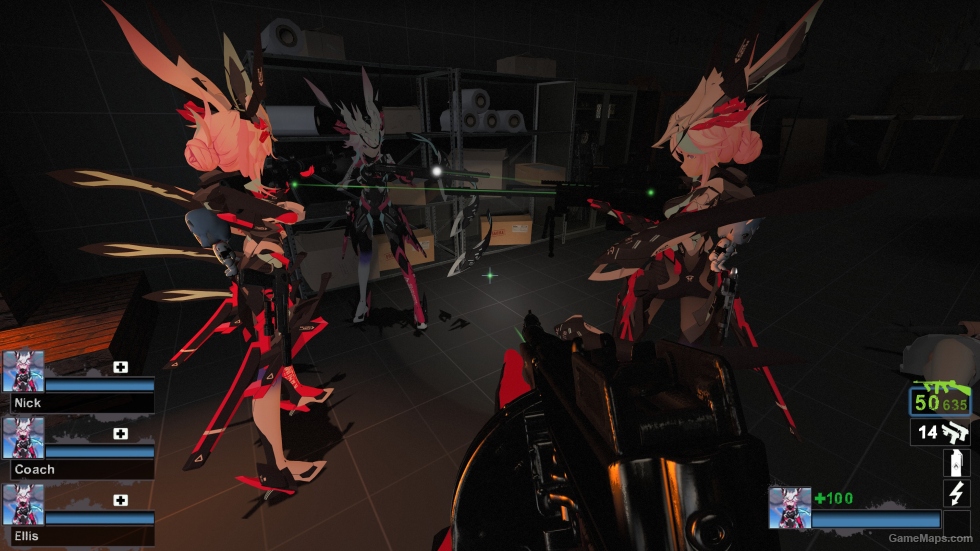
Task: Click Nick's first aid kit icon
Action: pyautogui.click(x=121, y=367)
